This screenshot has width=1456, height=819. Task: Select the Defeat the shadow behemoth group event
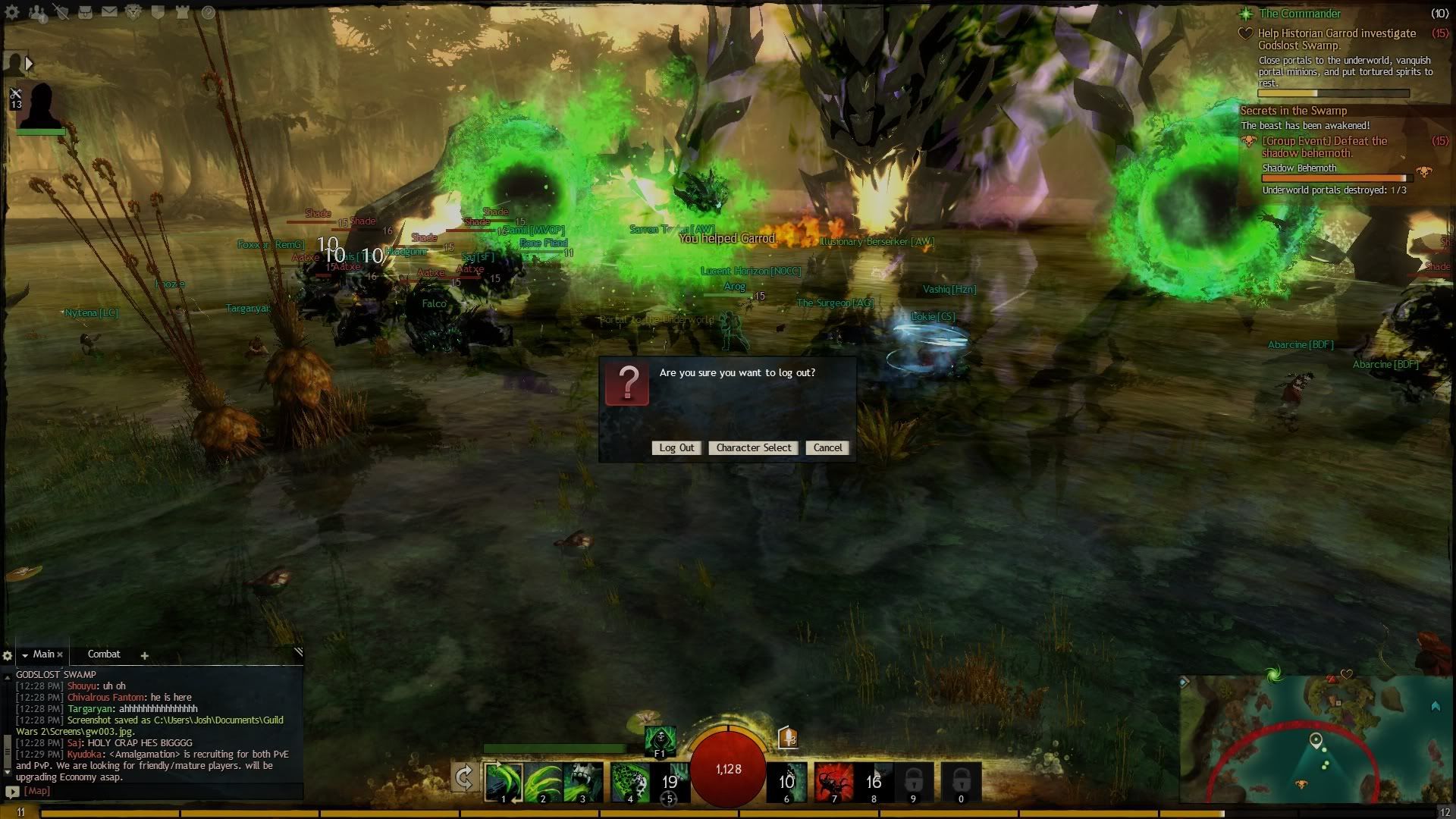[x=1324, y=146]
